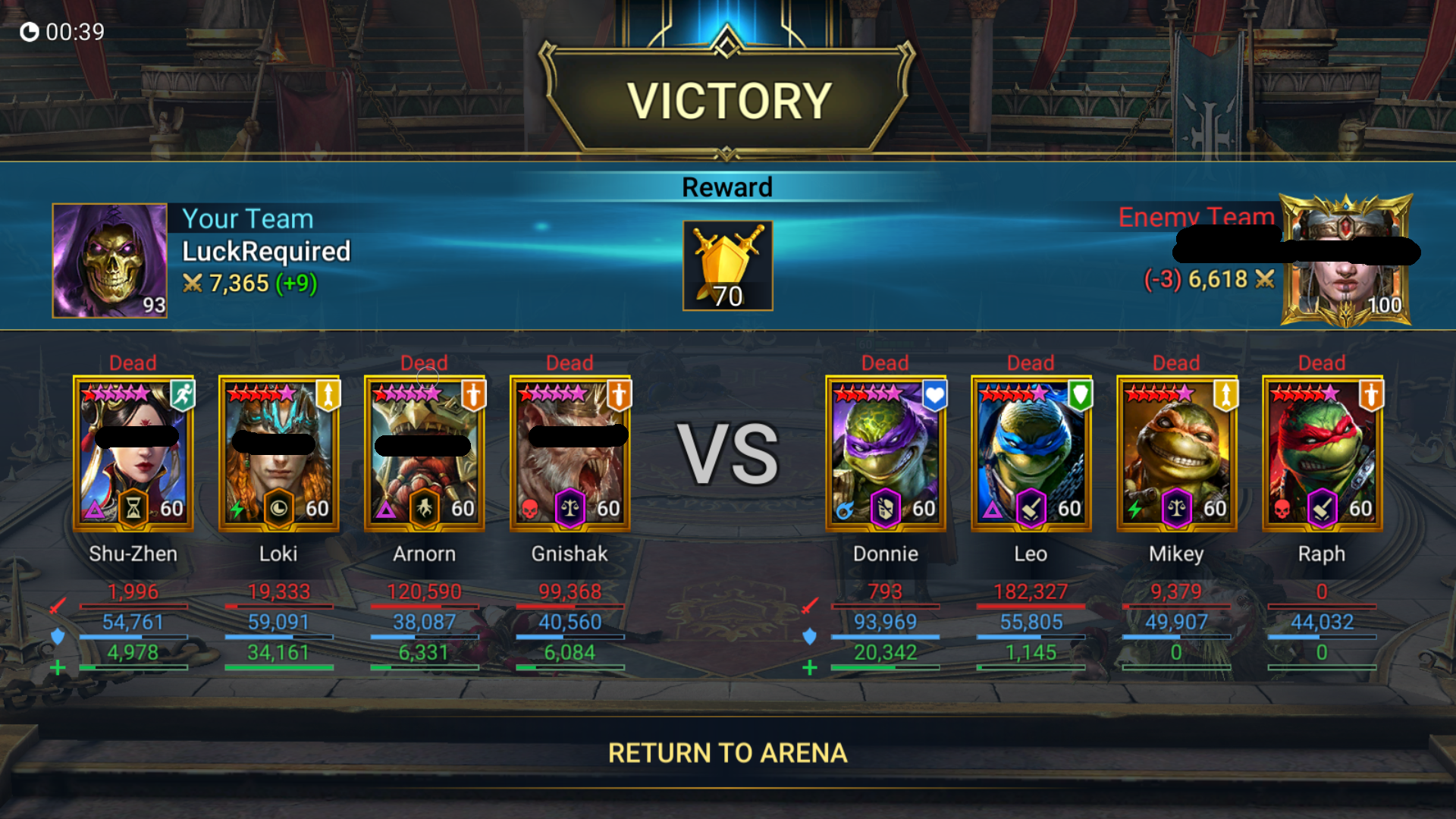1456x819 pixels.
Task: Select Gnishak's champion portrait
Action: [x=570, y=453]
